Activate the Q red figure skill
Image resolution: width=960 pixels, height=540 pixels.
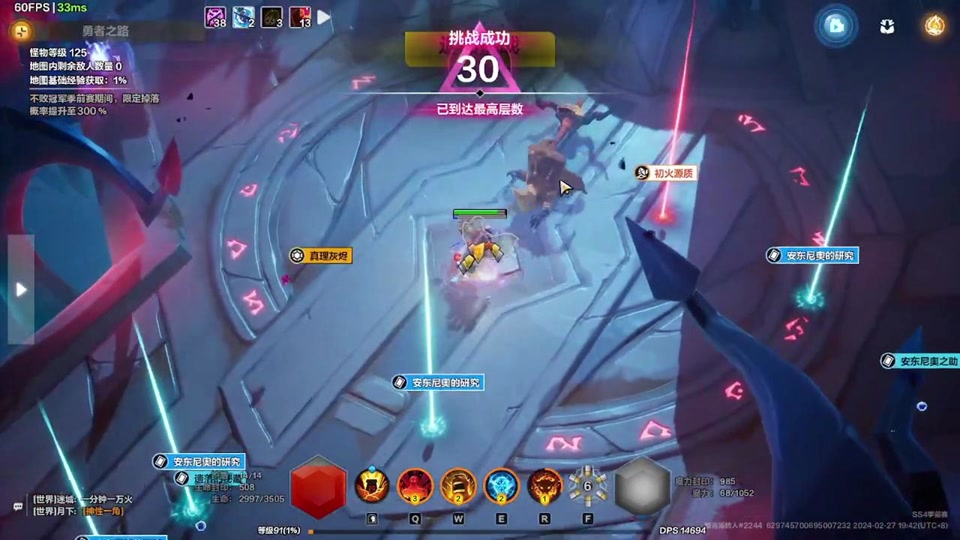(415, 485)
